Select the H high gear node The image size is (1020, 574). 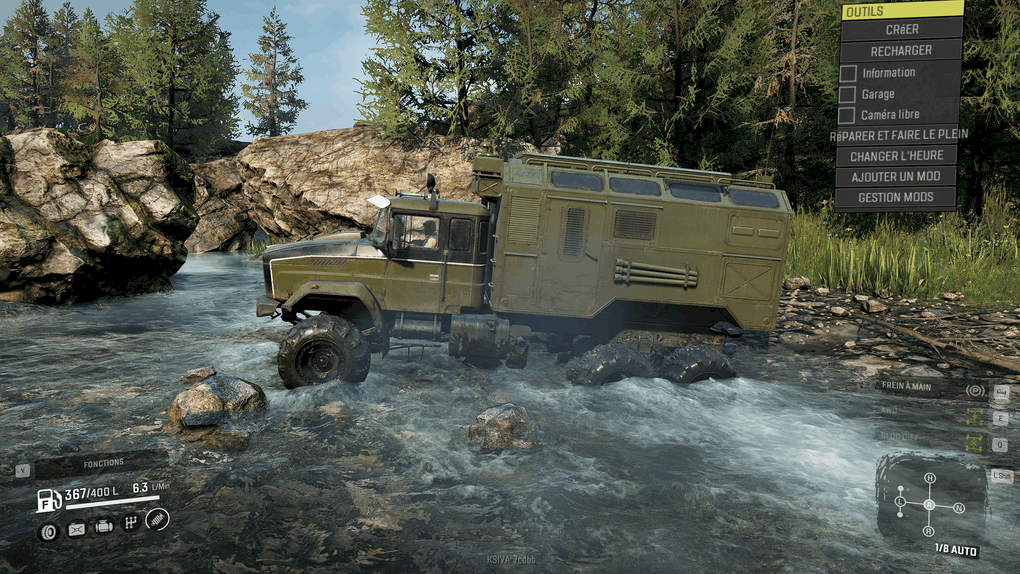click(x=930, y=479)
